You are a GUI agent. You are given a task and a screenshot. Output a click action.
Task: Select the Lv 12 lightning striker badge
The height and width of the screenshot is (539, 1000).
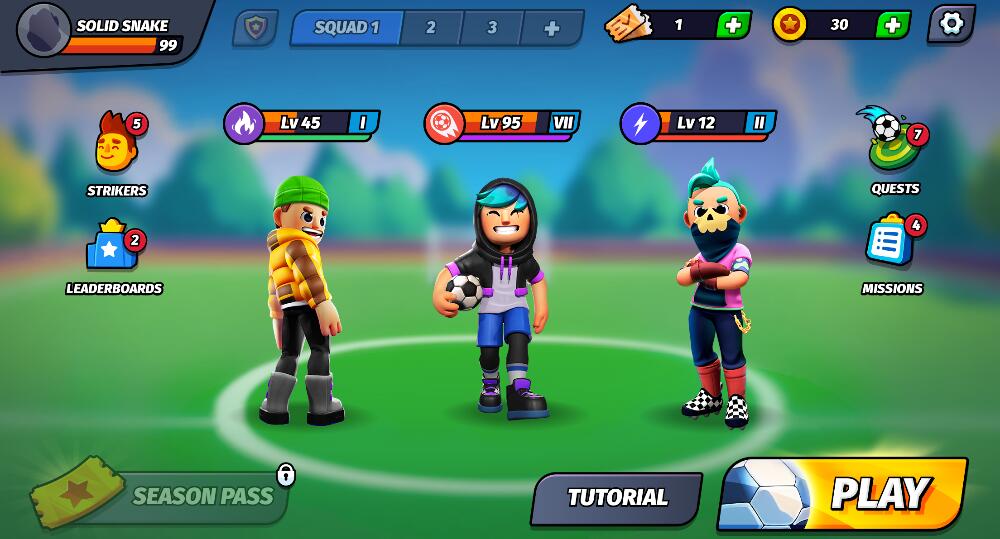697,124
